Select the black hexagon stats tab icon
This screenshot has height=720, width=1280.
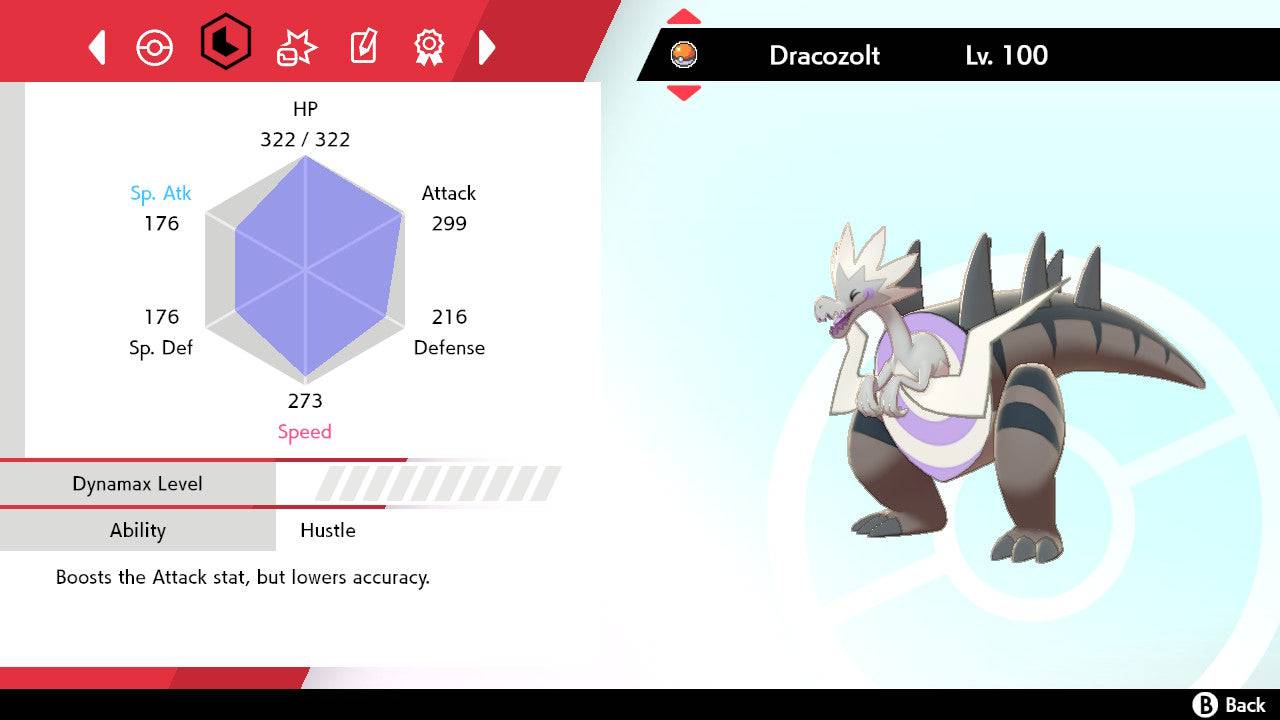pyautogui.click(x=224, y=41)
